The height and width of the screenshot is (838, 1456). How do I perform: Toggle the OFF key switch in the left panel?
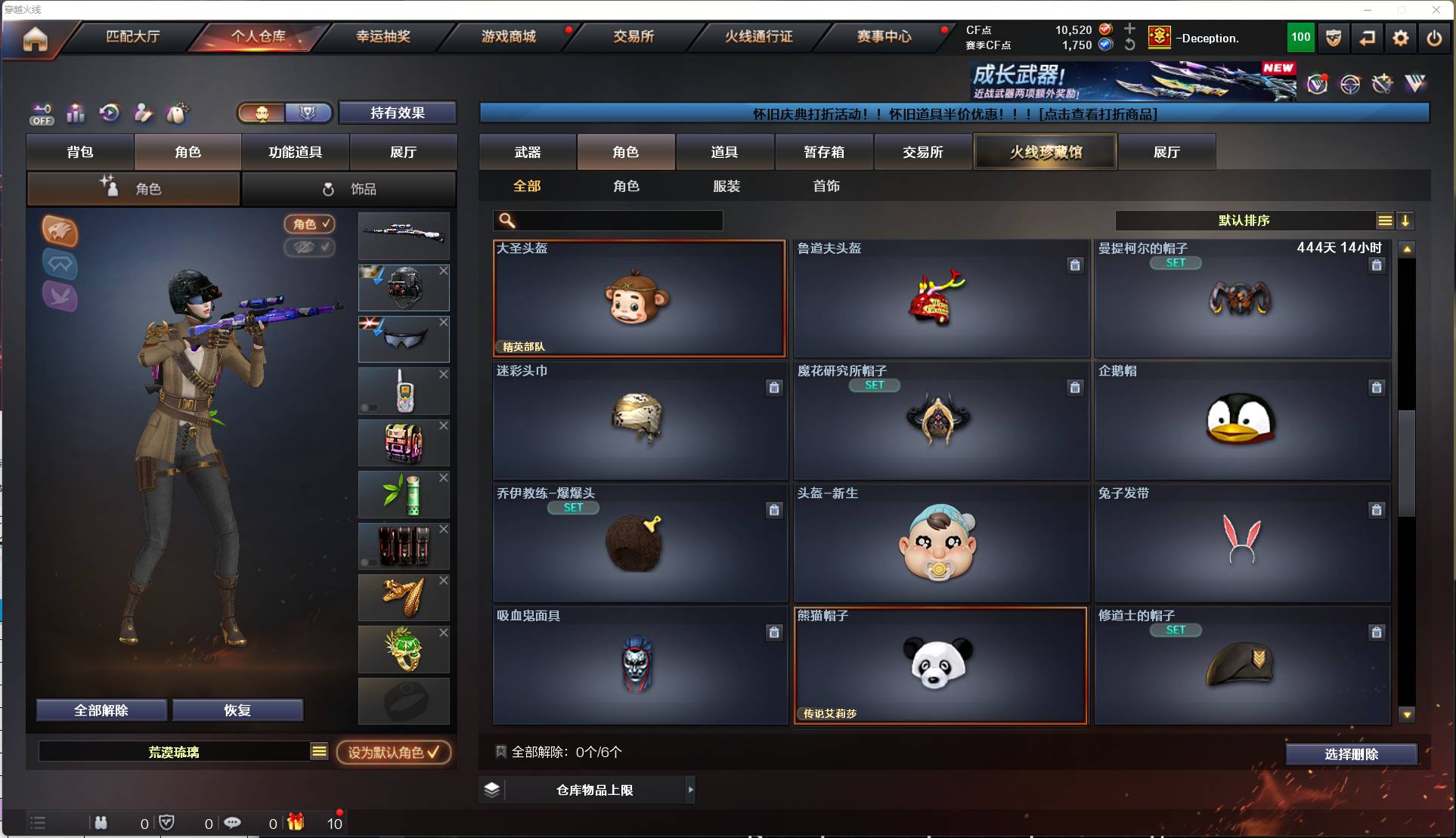point(42,113)
